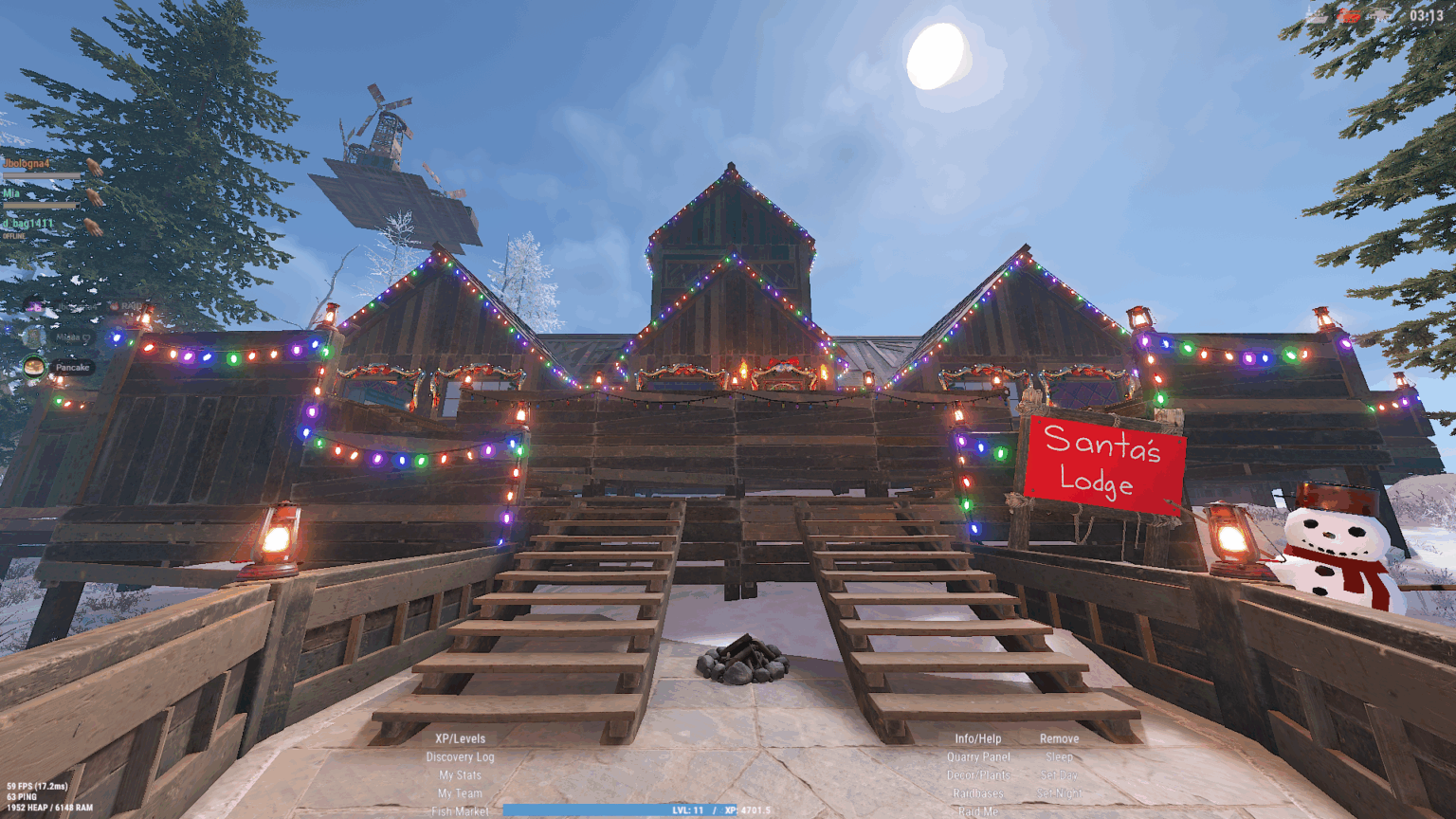Toggle Set Day mode
The image size is (1456, 819).
(1059, 774)
